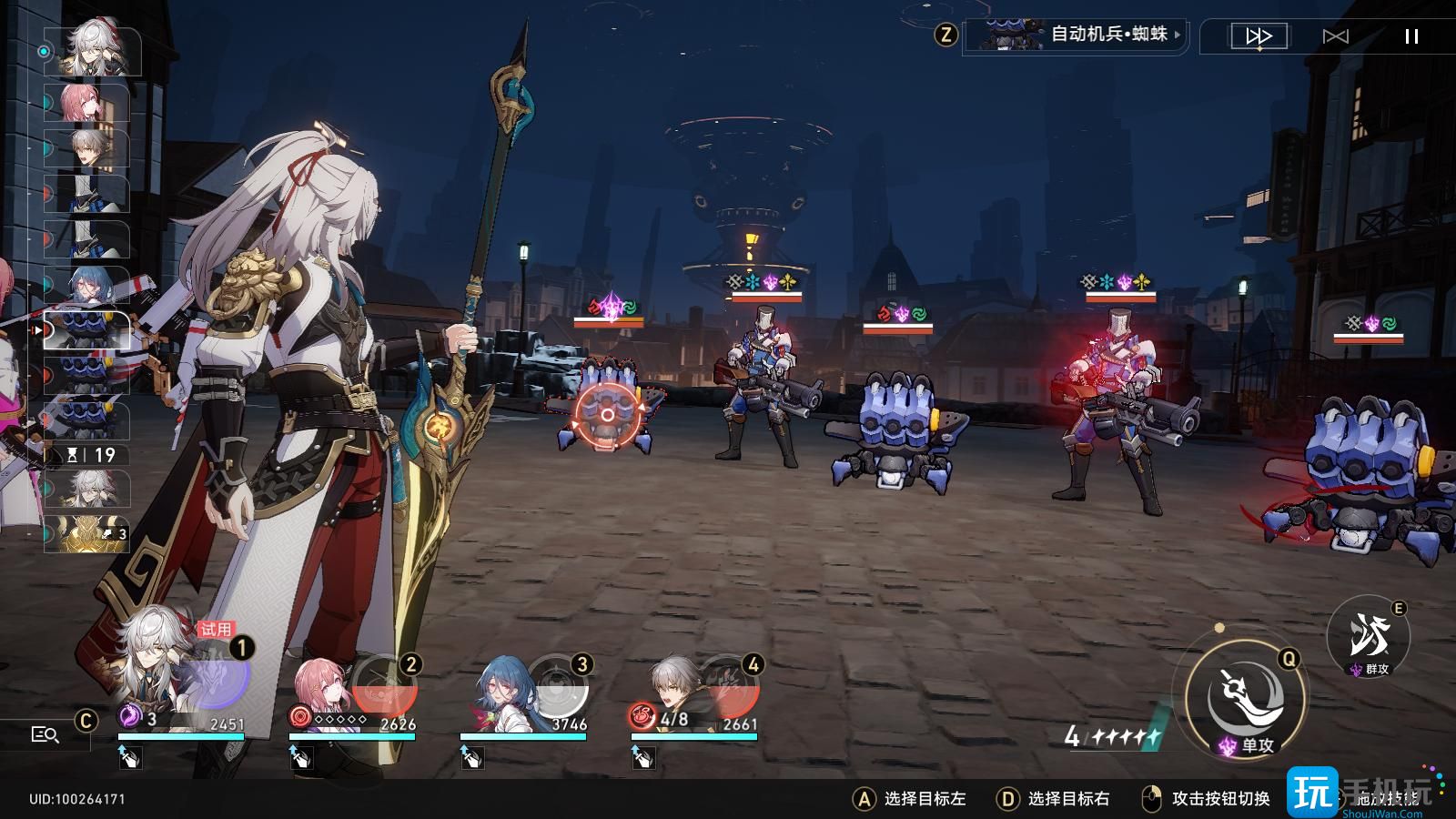This screenshot has width=1456, height=819.
Task: Open the battle details magnifier panel
Action: click(45, 734)
